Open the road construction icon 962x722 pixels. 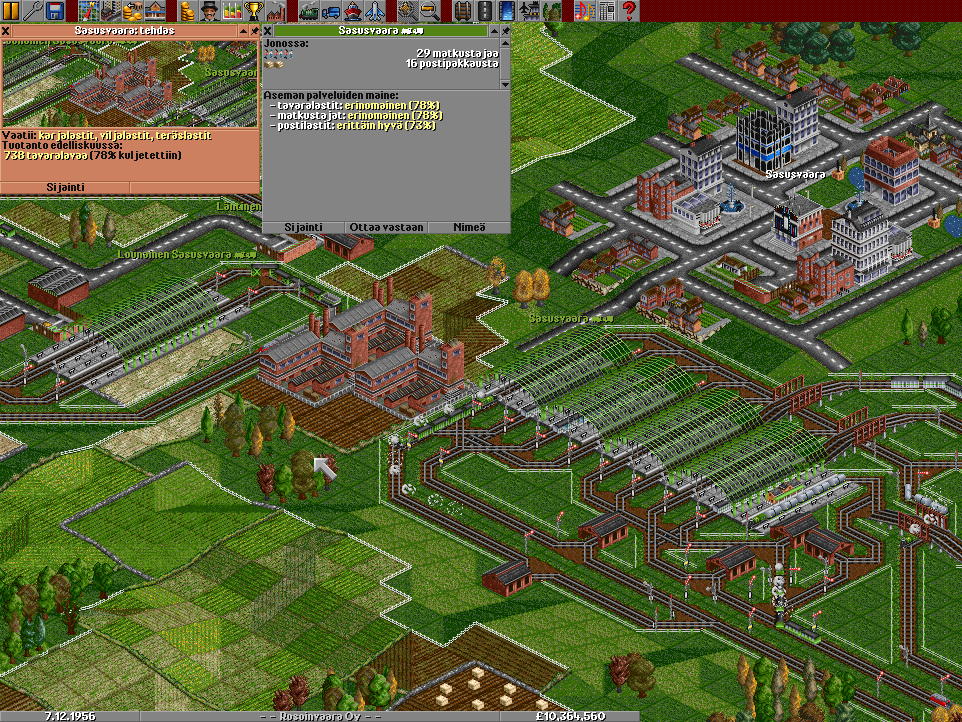[x=484, y=11]
